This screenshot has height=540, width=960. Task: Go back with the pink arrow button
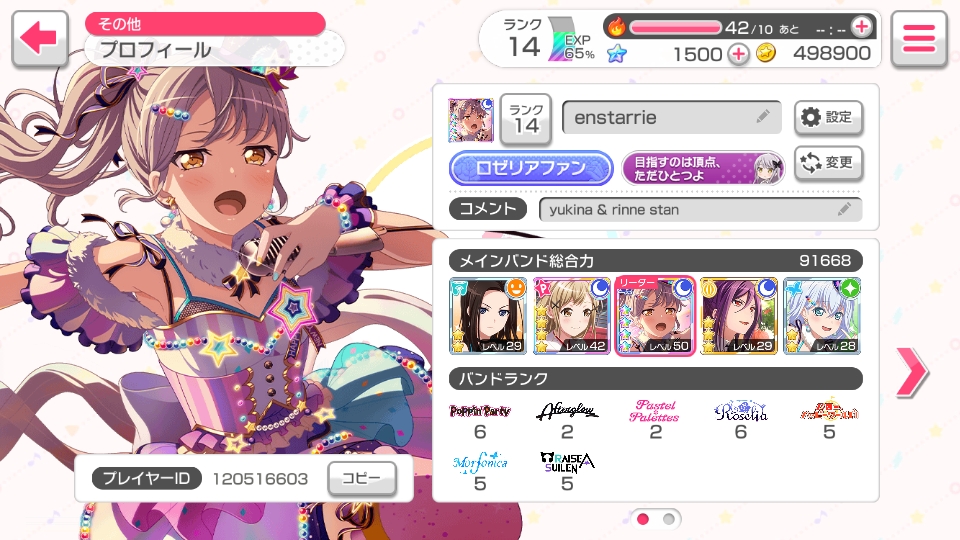(x=40, y=39)
